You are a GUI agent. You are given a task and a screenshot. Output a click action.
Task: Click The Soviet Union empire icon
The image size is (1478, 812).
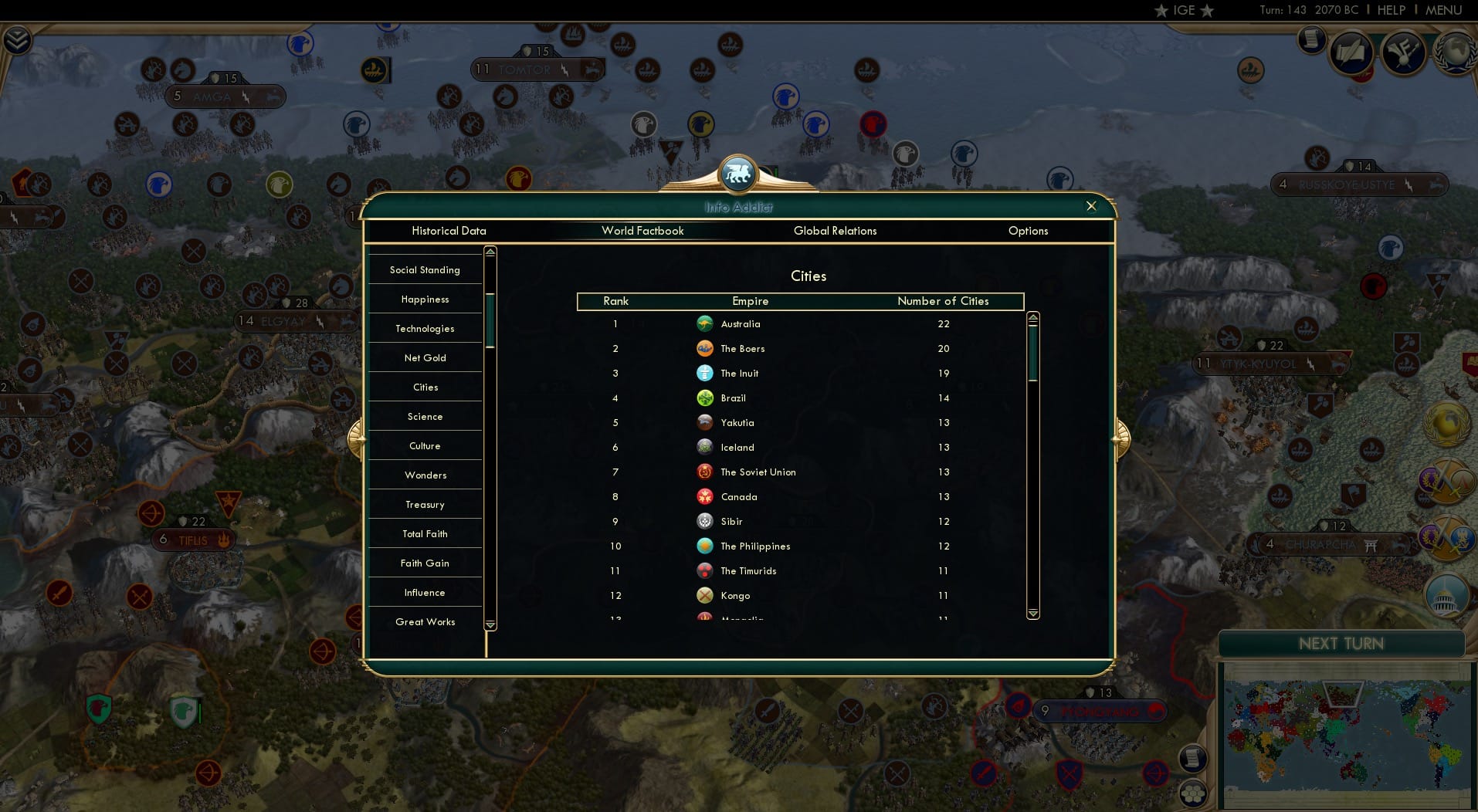click(x=703, y=472)
